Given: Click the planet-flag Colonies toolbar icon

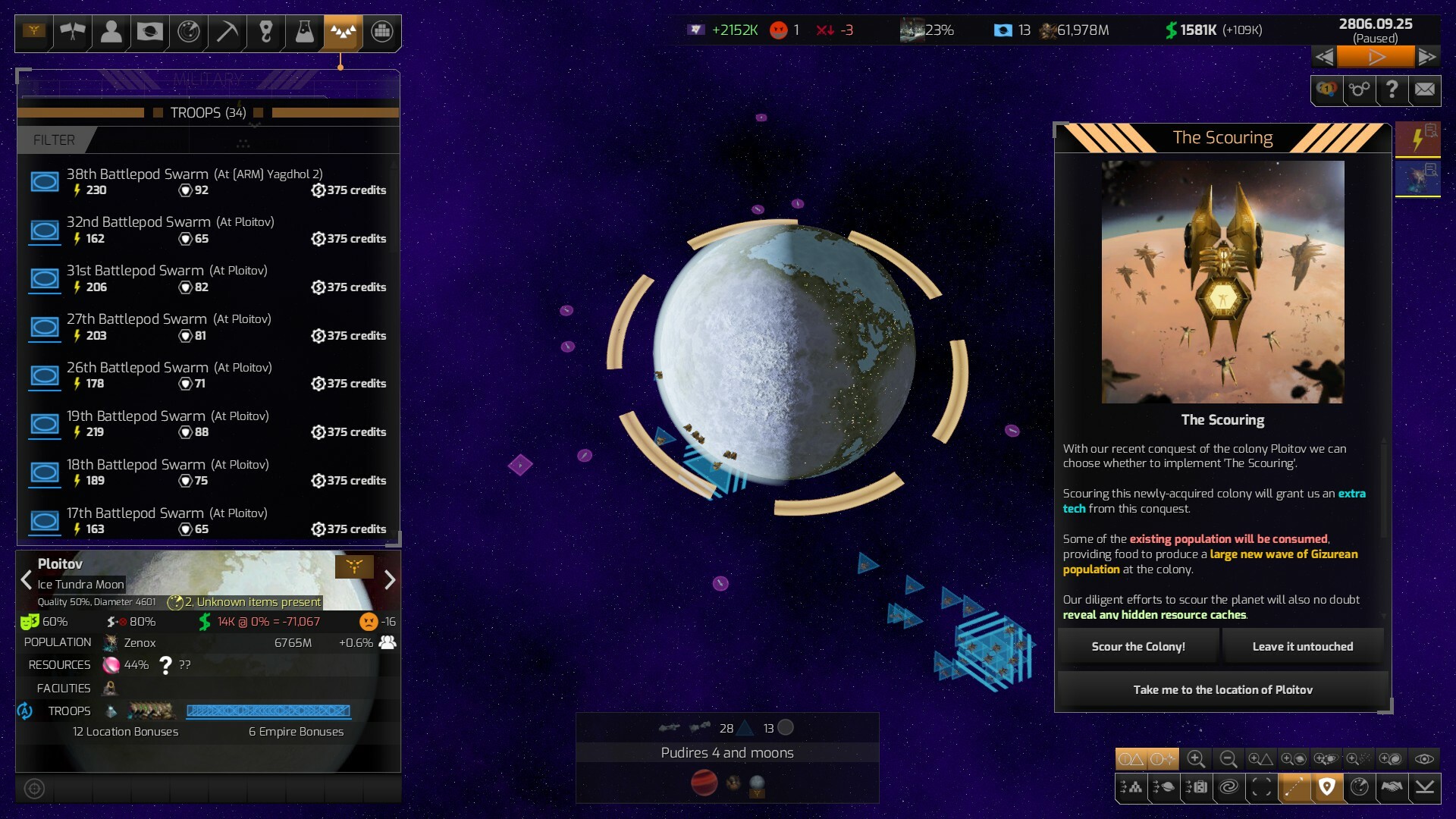Looking at the screenshot, I should coord(149,33).
